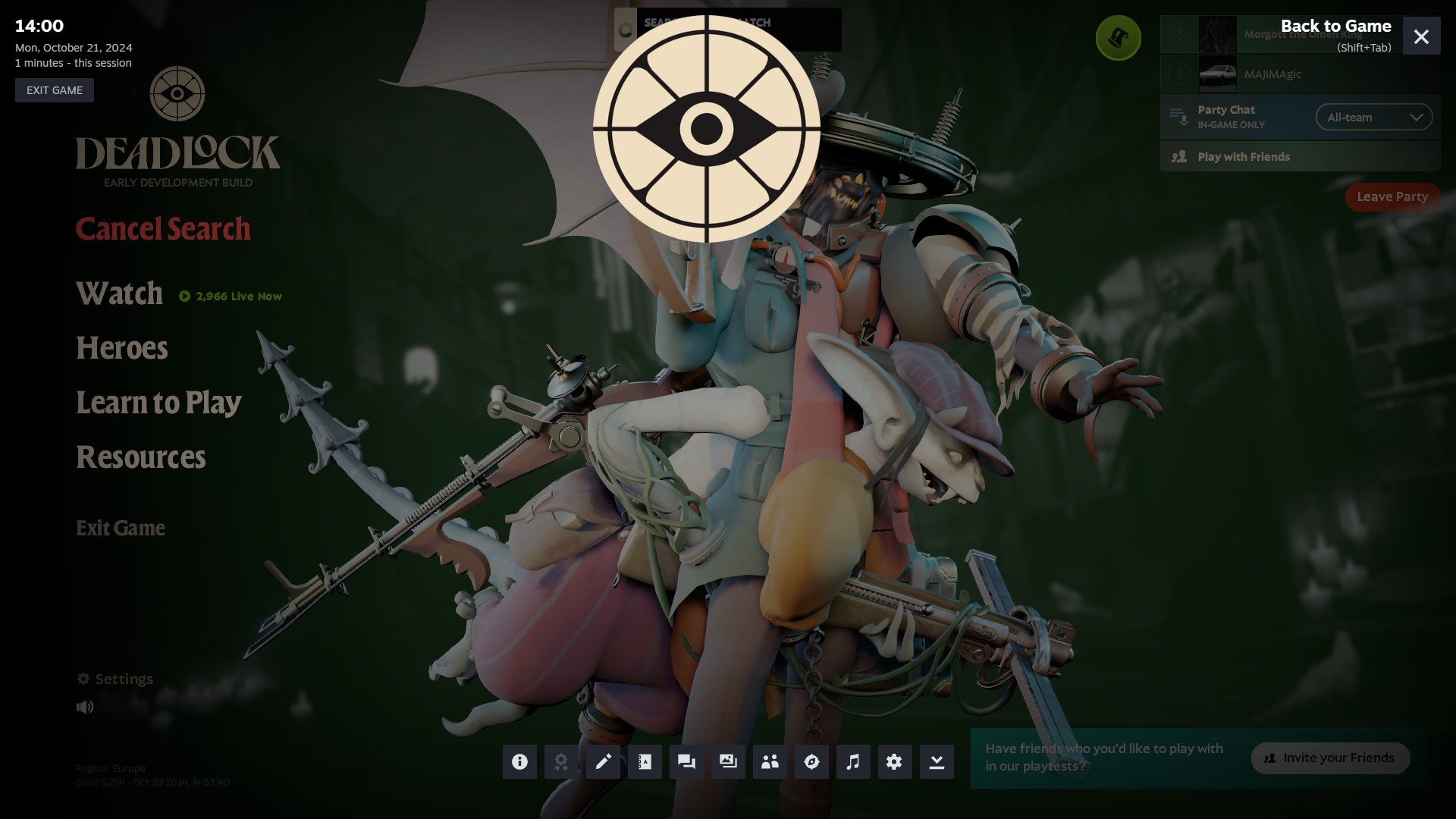Click the Leave Party button
1456x819 pixels.
click(1392, 196)
